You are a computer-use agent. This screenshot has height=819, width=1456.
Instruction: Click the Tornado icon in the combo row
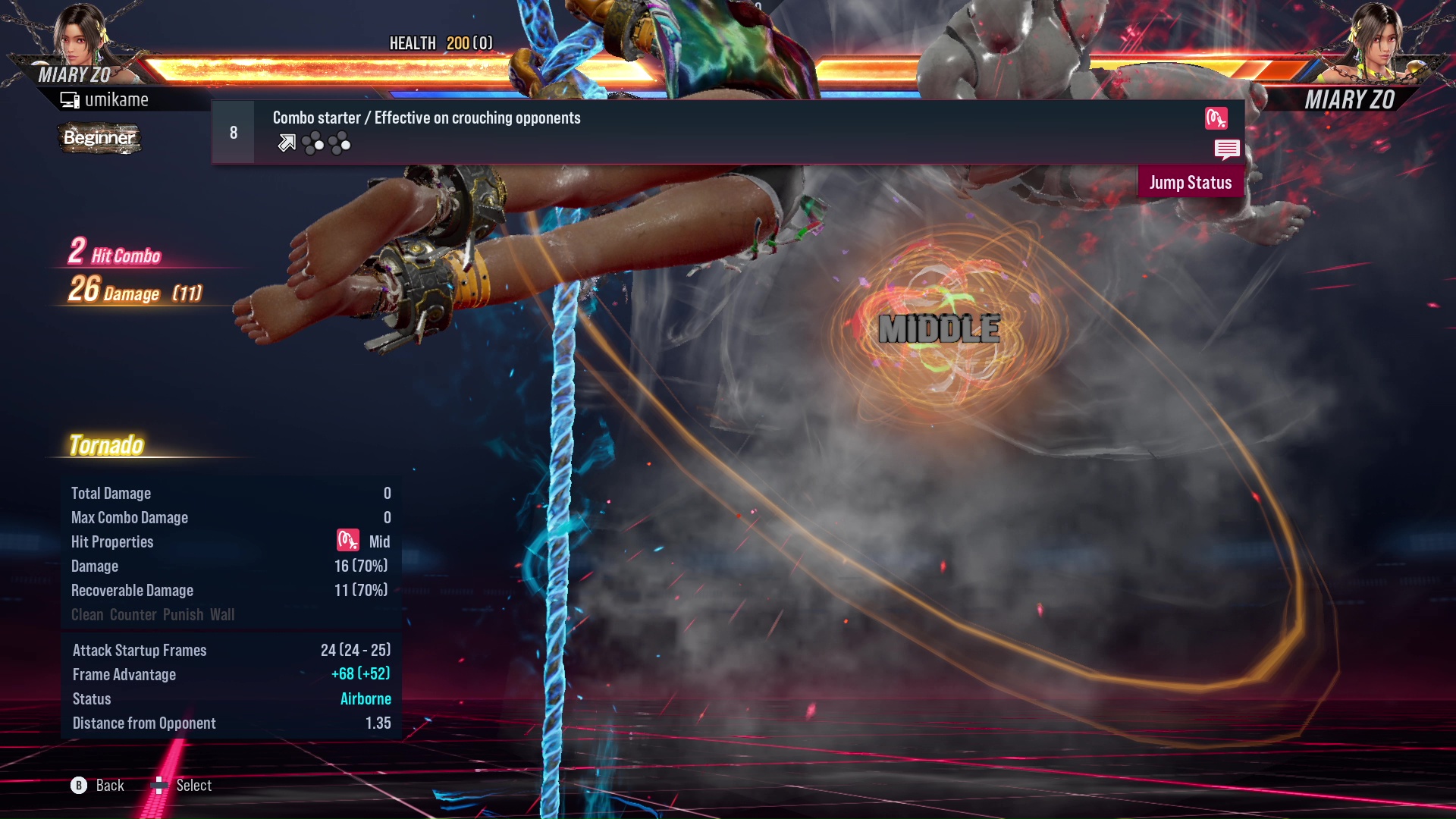tap(1216, 119)
